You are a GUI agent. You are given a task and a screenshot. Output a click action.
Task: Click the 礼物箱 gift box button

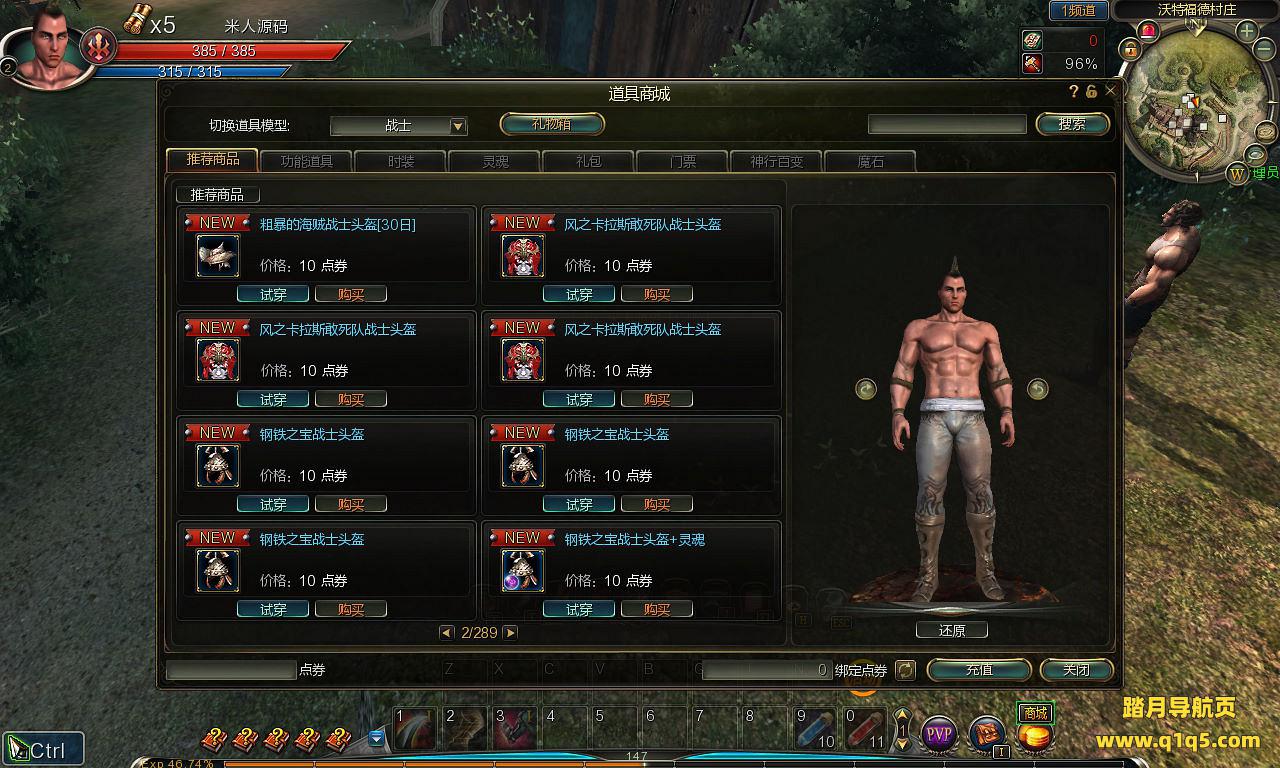click(x=552, y=124)
